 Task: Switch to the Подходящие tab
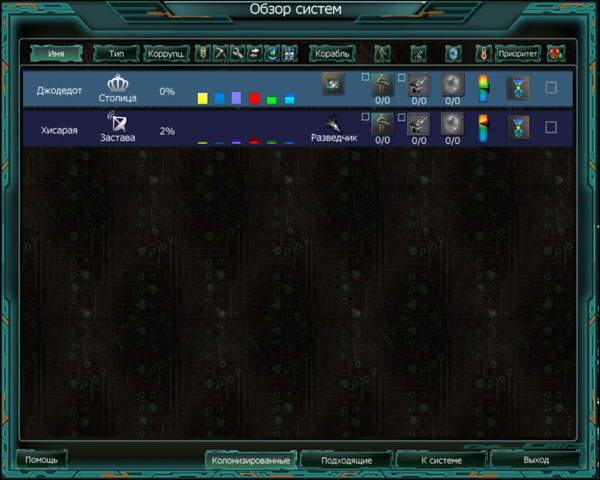pyautogui.click(x=347, y=460)
